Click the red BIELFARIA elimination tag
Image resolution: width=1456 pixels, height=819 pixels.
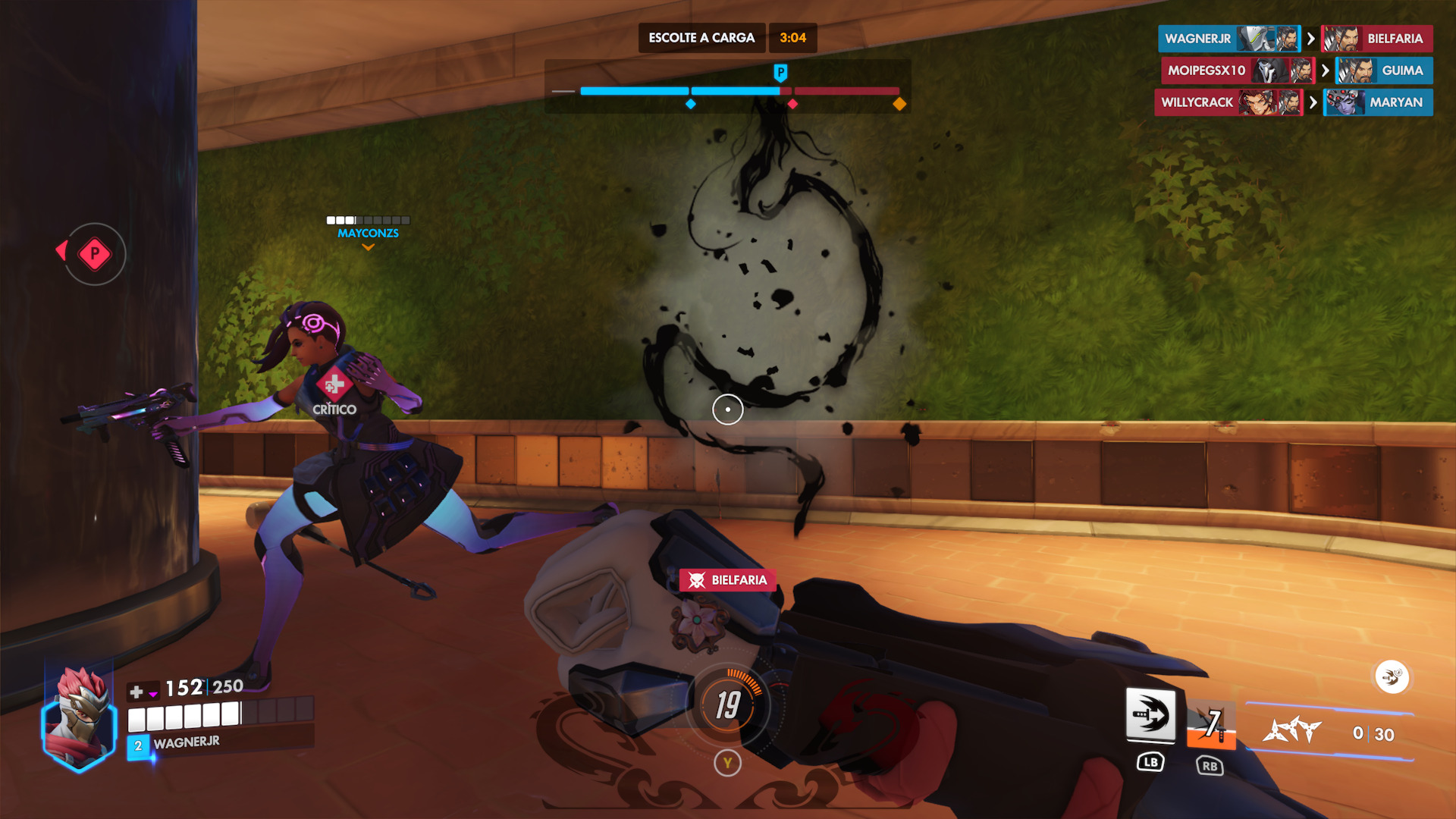[x=728, y=580]
